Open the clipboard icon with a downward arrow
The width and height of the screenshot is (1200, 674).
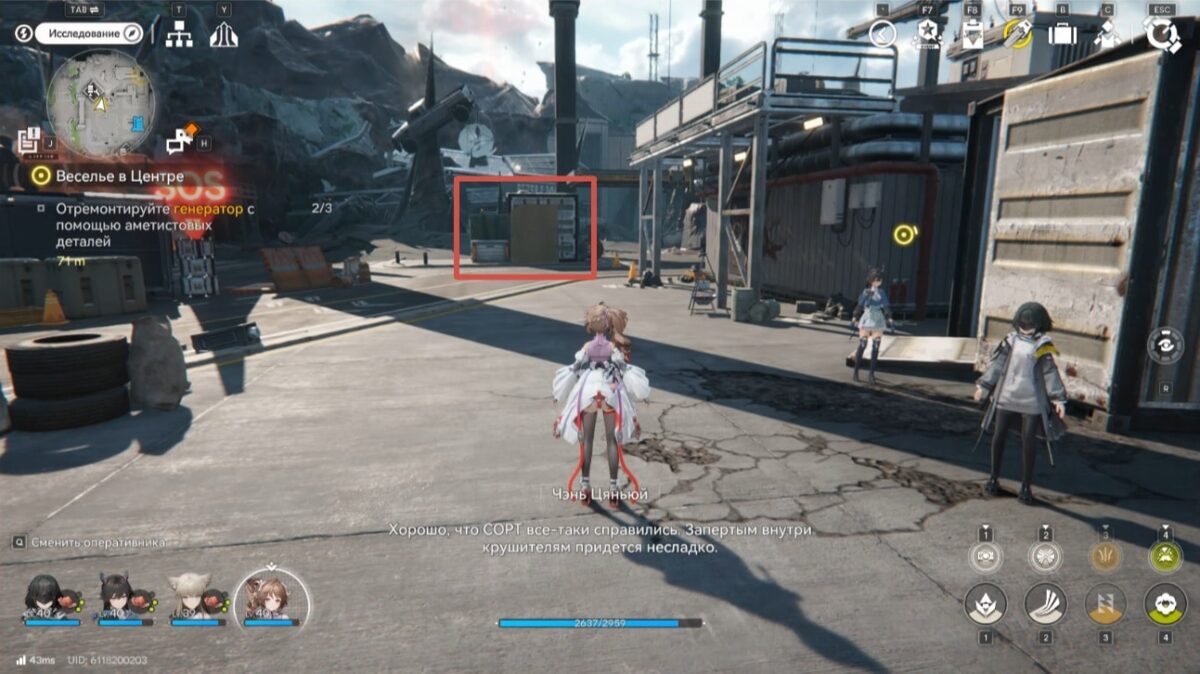click(x=972, y=35)
